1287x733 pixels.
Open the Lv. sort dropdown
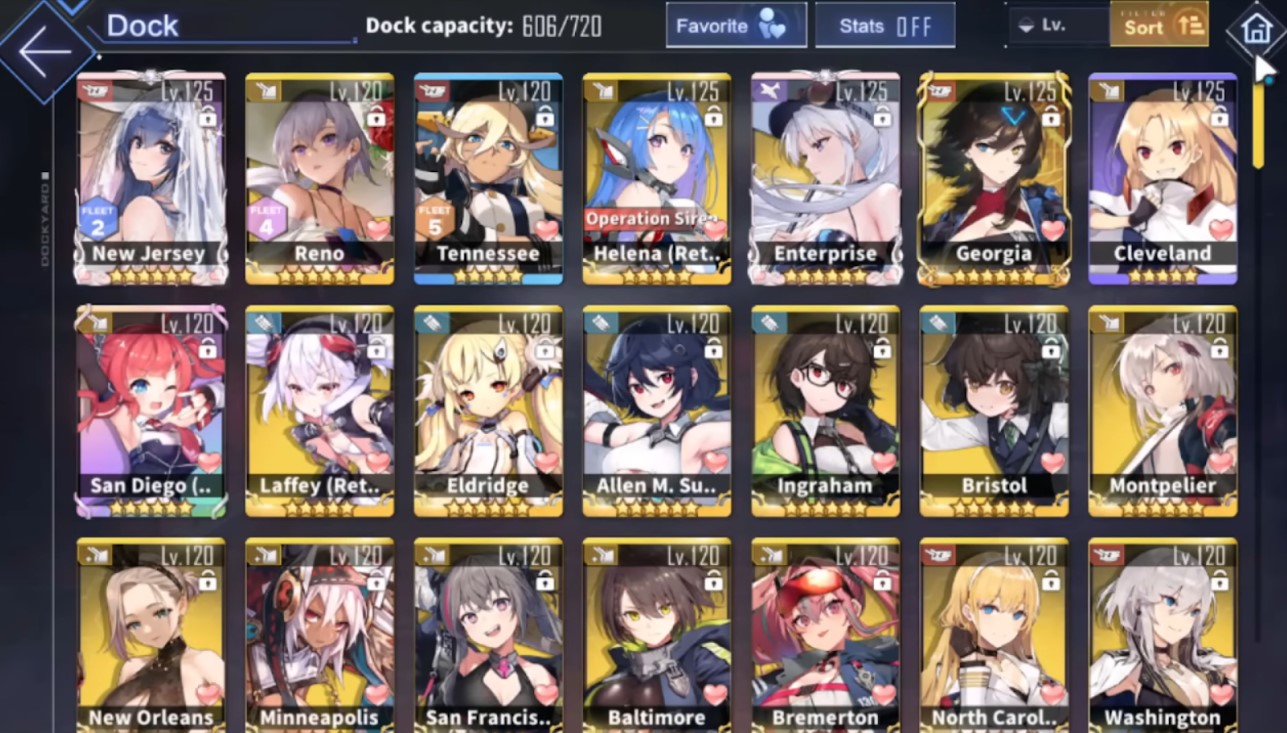(x=1058, y=26)
